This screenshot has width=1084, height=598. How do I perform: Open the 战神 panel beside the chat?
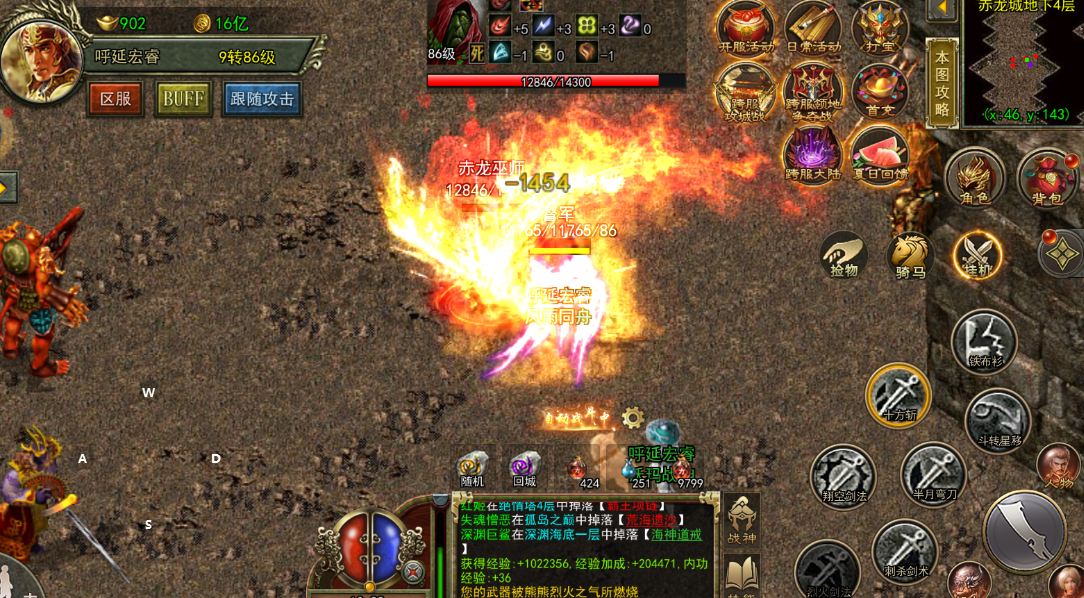pyautogui.click(x=741, y=520)
